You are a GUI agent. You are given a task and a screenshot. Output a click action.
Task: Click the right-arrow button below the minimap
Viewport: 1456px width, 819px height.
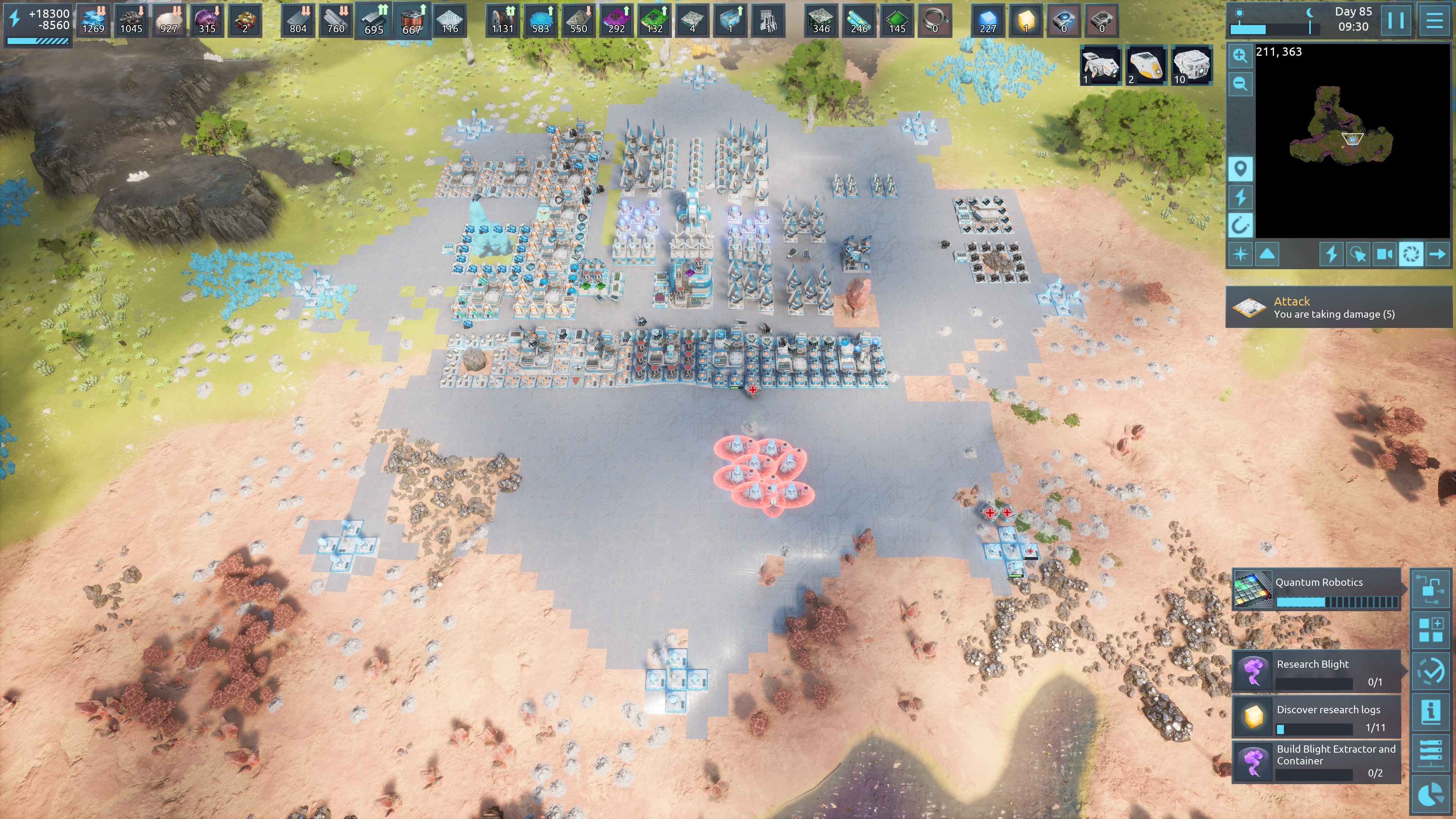click(x=1437, y=254)
